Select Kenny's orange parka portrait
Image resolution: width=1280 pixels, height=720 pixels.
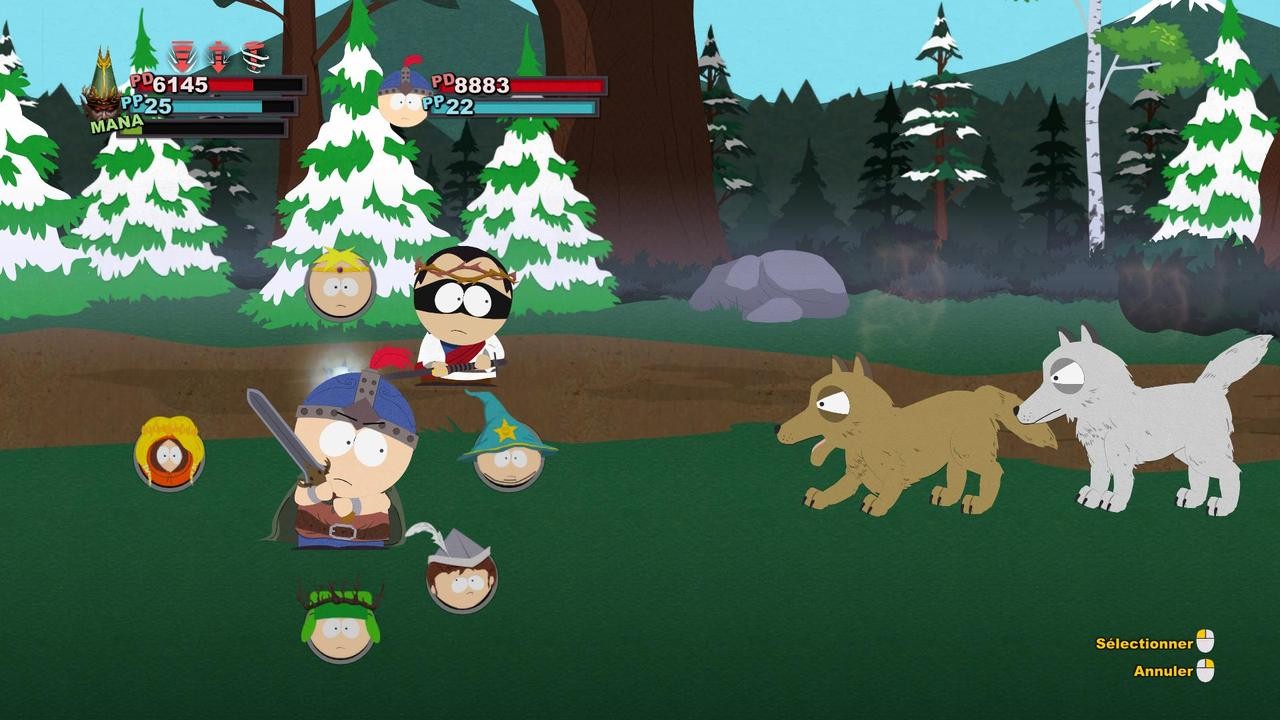(169, 455)
